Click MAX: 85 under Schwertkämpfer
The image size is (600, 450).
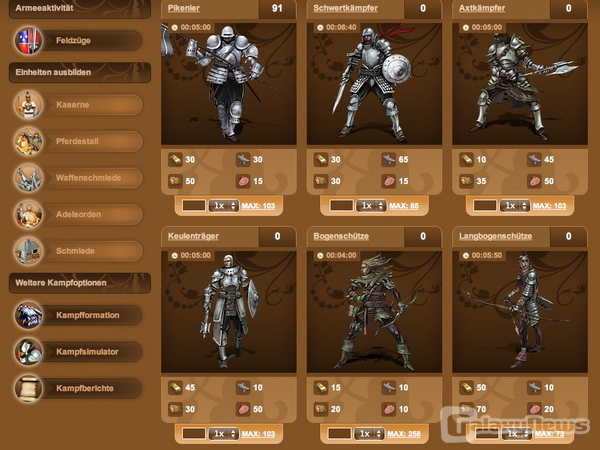(403, 206)
